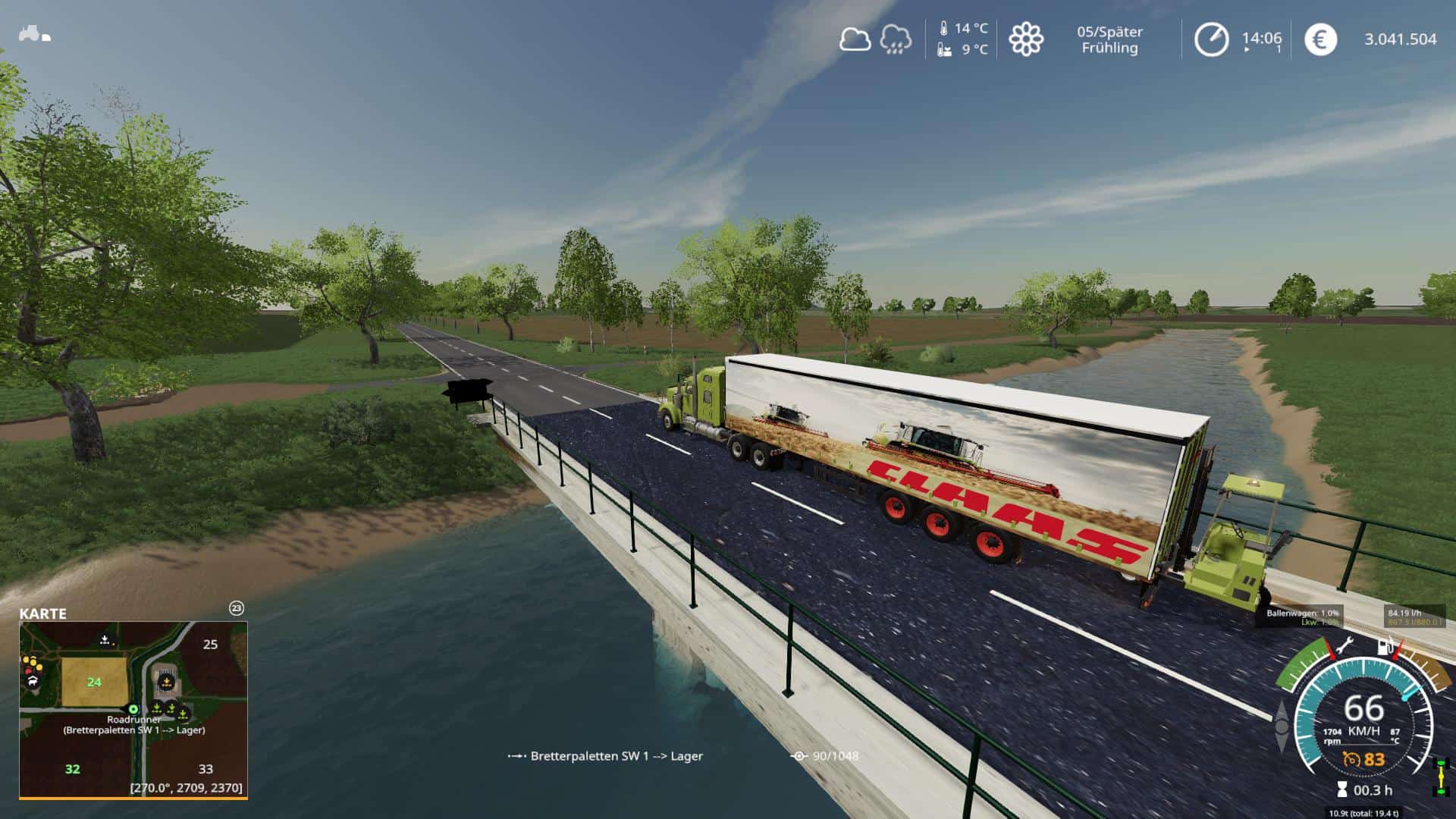The width and height of the screenshot is (1456, 819).
Task: Select field 33 on the minimap
Action: tap(206, 769)
